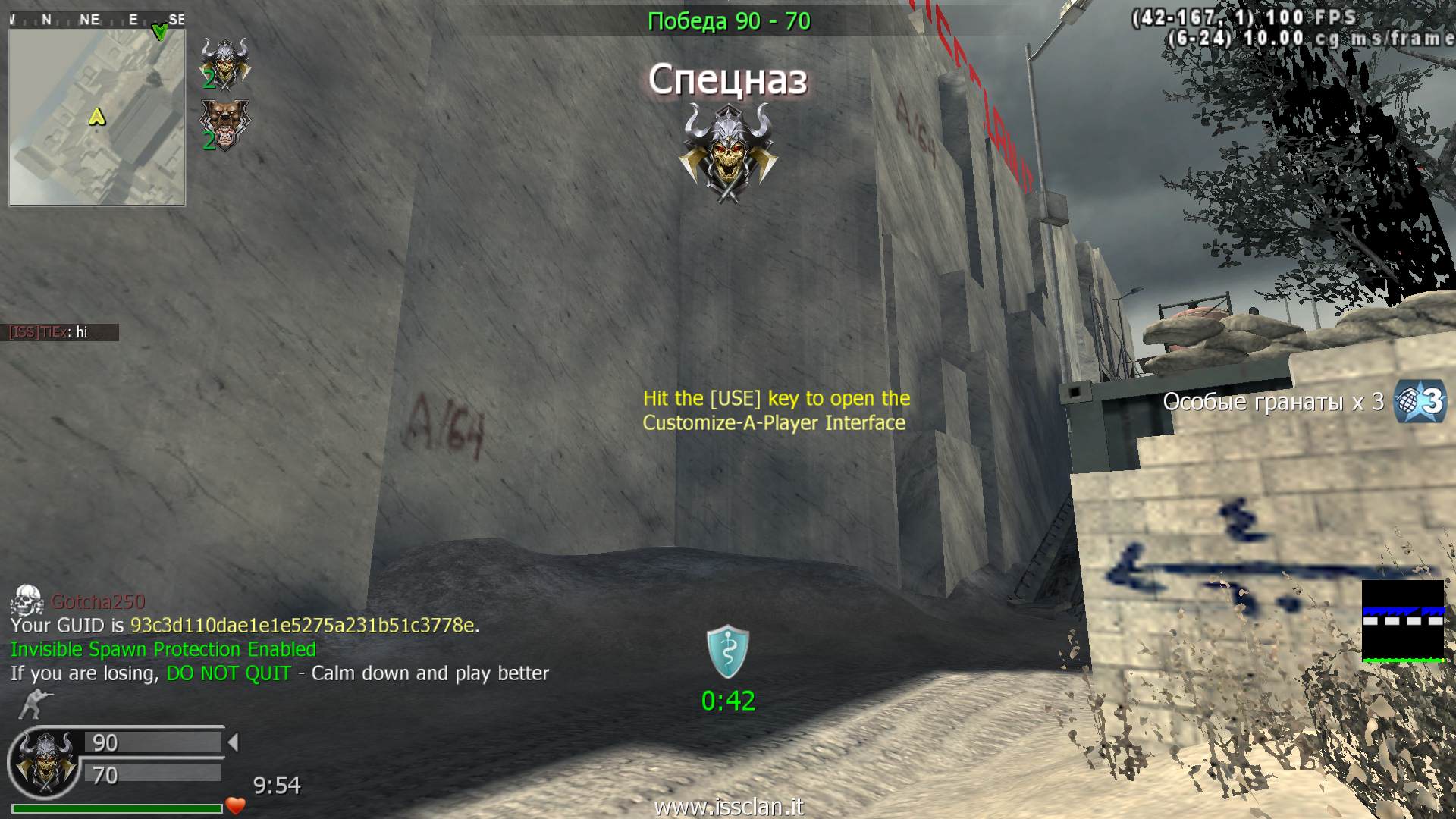Image resolution: width=1456 pixels, height=819 pixels.
Task: Select the horned skull team icon beside minimap
Action: tap(224, 64)
